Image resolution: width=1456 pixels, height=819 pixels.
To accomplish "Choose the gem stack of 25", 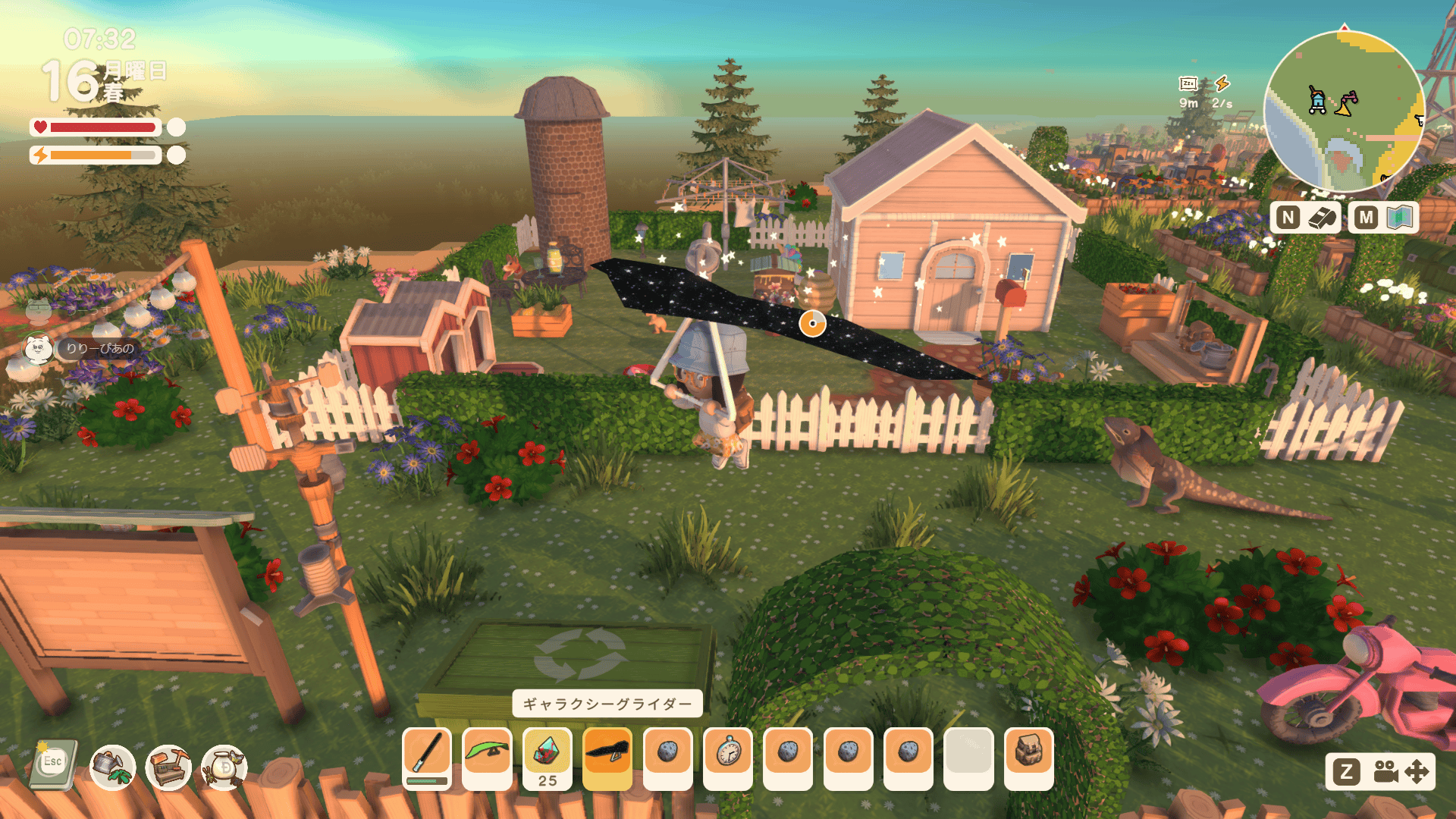I will click(x=547, y=755).
